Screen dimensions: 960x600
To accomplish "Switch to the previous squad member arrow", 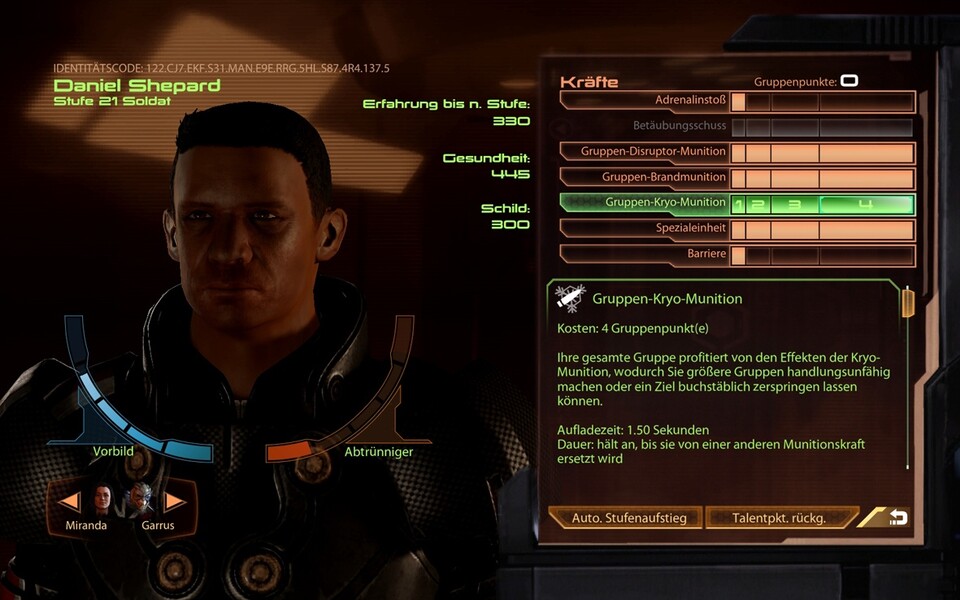I will click(x=71, y=501).
